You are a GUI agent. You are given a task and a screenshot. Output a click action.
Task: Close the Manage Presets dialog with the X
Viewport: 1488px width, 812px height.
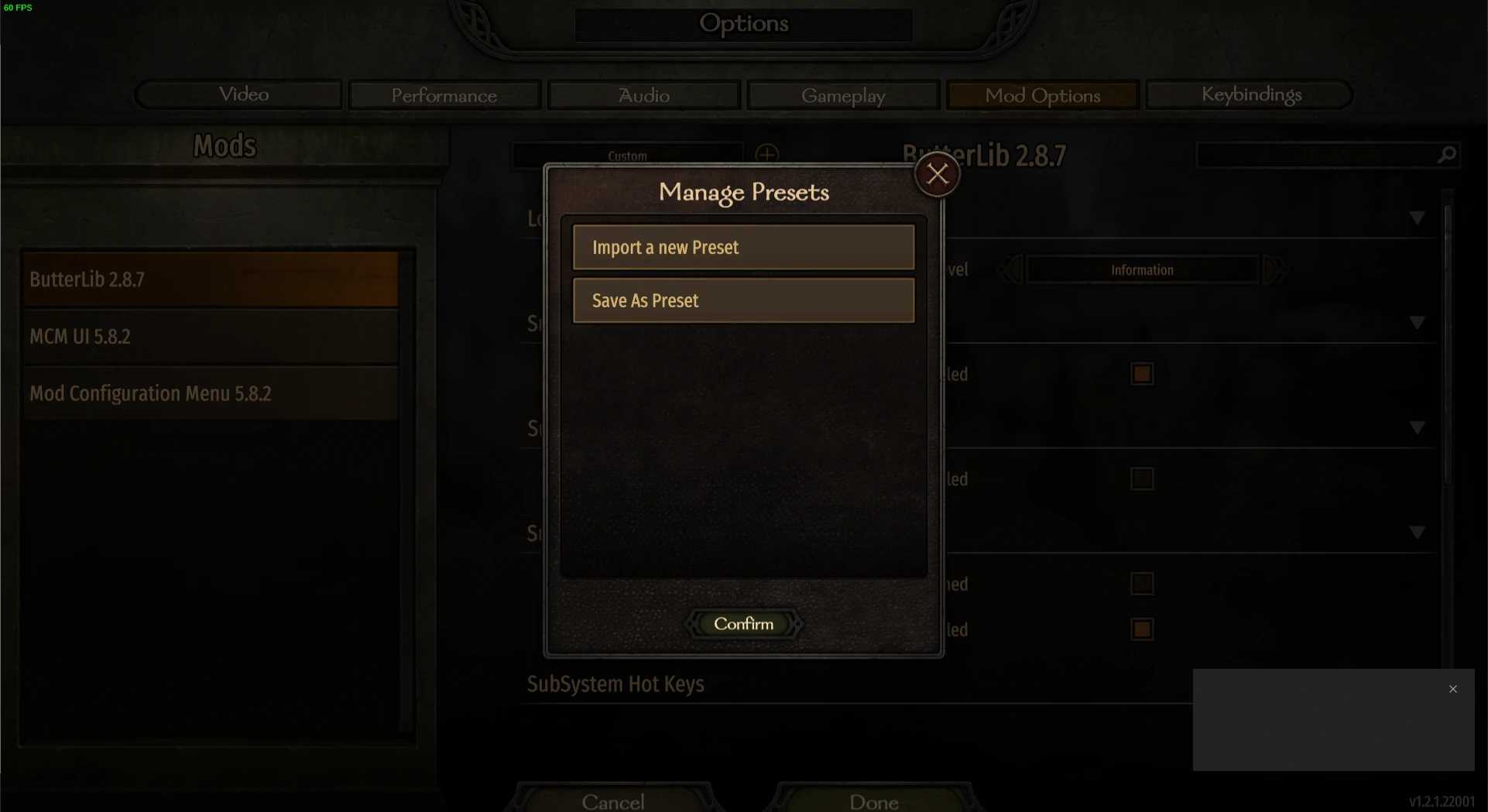pyautogui.click(x=937, y=173)
